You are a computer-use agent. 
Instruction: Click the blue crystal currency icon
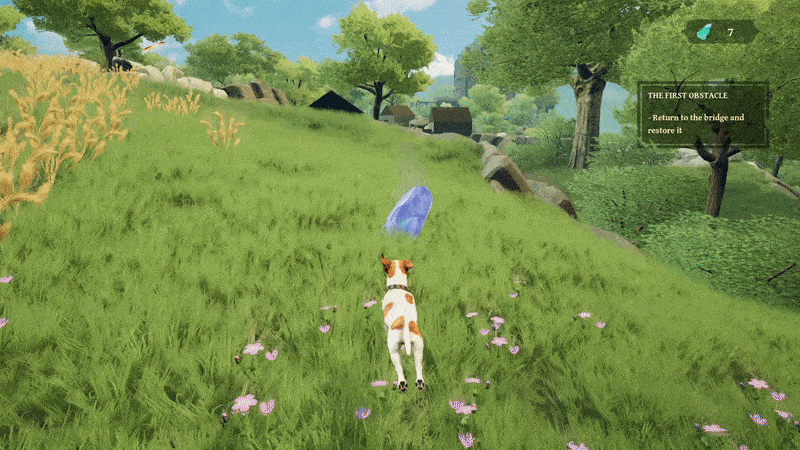704,32
